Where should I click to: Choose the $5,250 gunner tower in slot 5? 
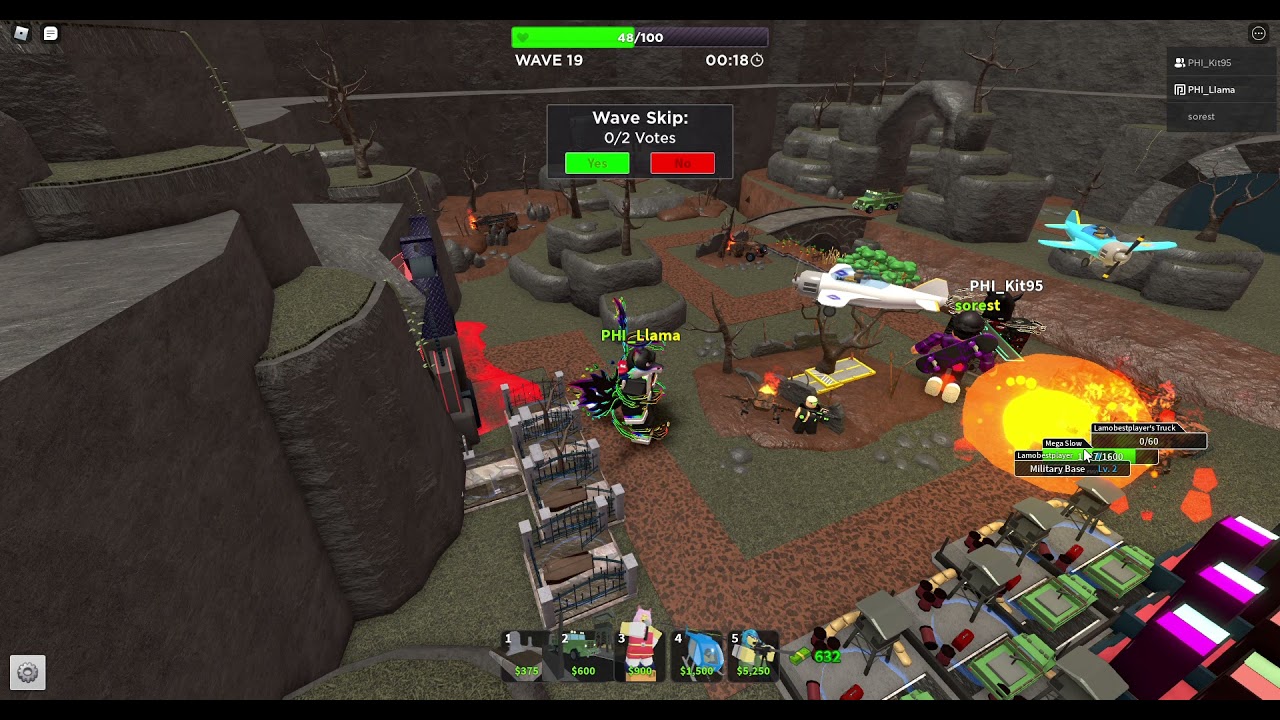753,655
